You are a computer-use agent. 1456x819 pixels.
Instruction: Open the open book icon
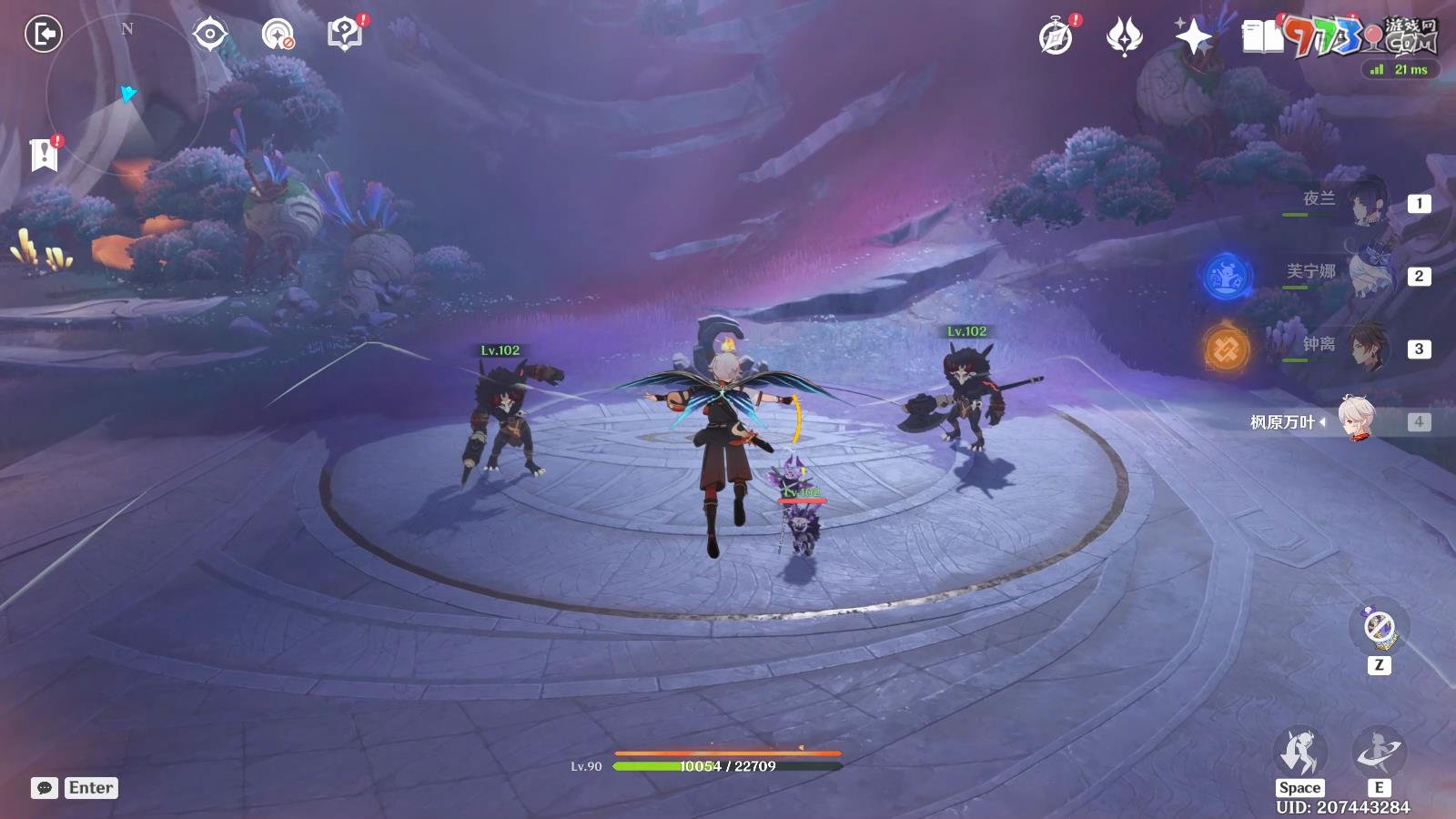1262,37
